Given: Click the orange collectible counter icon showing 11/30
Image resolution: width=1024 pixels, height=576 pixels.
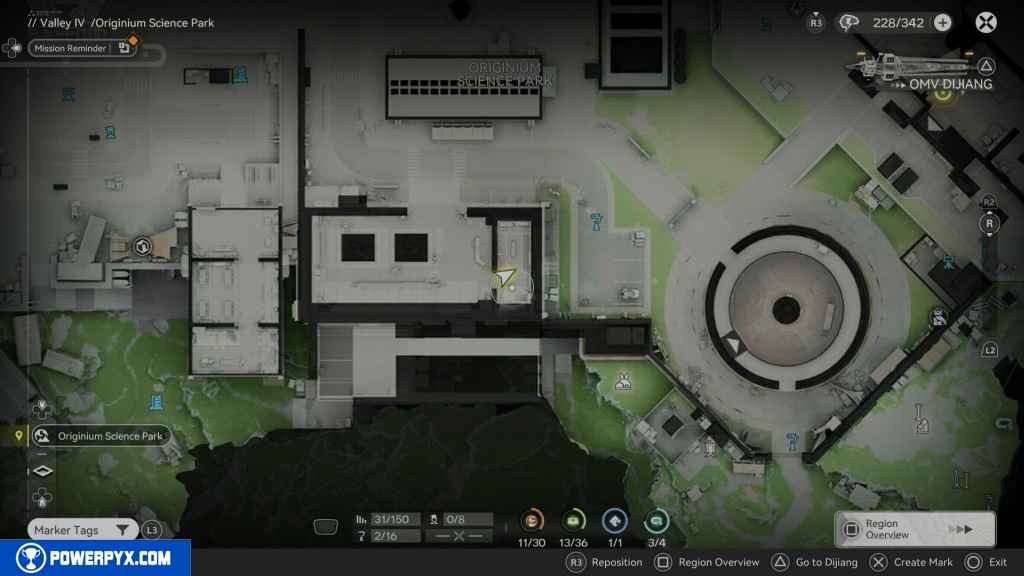Looking at the screenshot, I should click(x=532, y=520).
